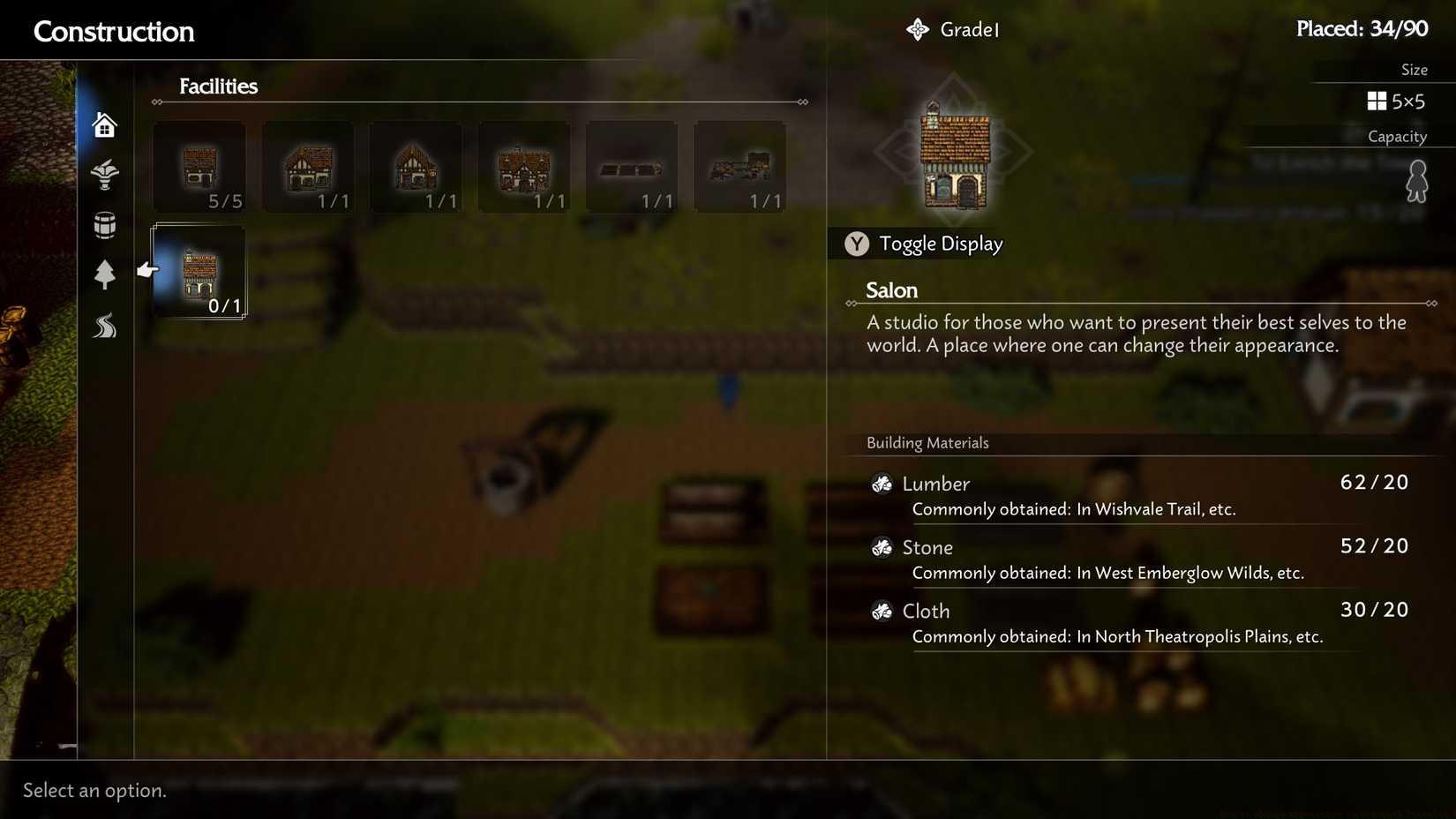Switch to the Facilities tab
Viewport: 1456px width, 819px height.
coord(218,86)
